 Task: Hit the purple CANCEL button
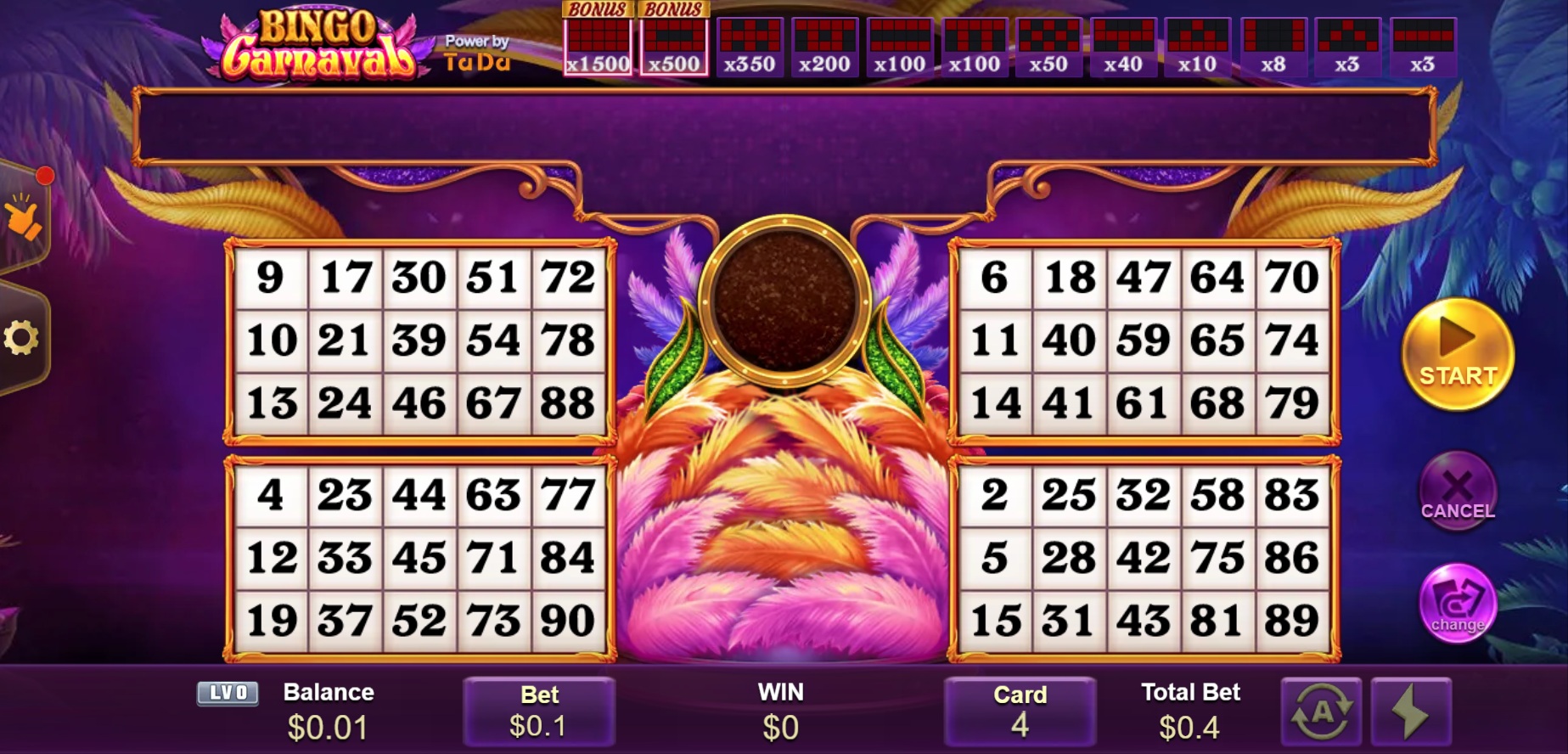pos(1457,492)
